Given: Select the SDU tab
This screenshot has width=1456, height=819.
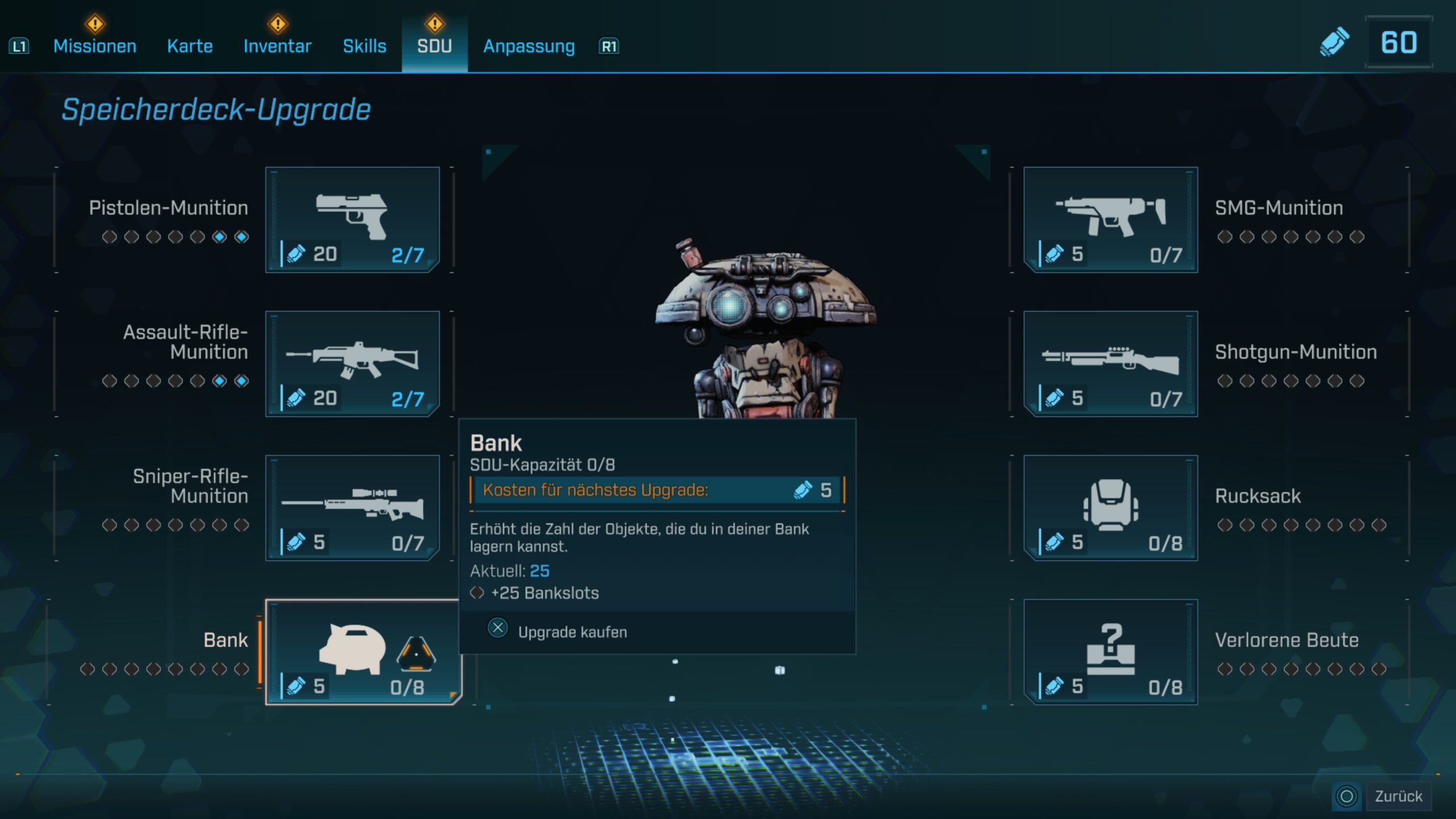Looking at the screenshot, I should click(435, 46).
